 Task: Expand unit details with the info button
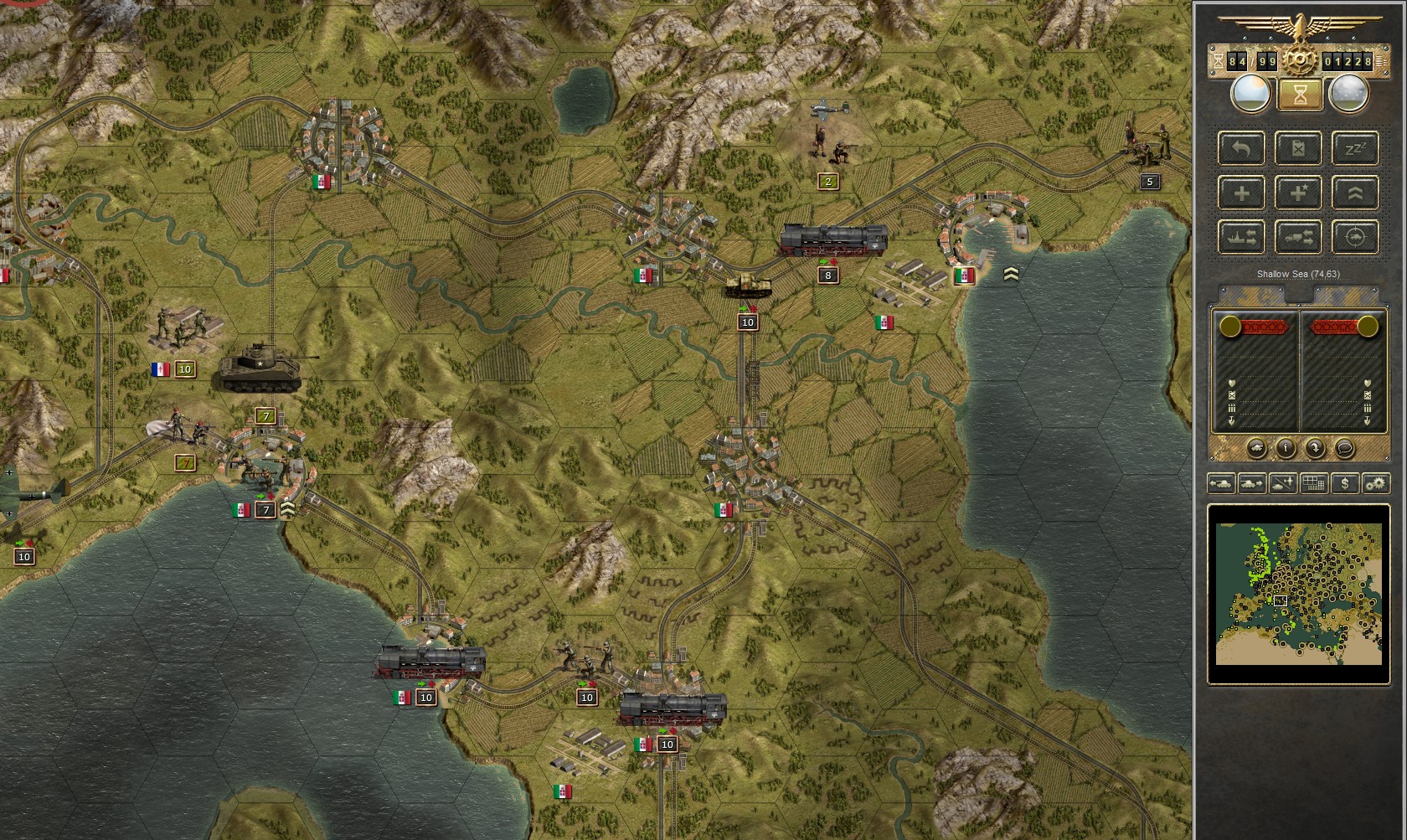pyautogui.click(x=1286, y=448)
